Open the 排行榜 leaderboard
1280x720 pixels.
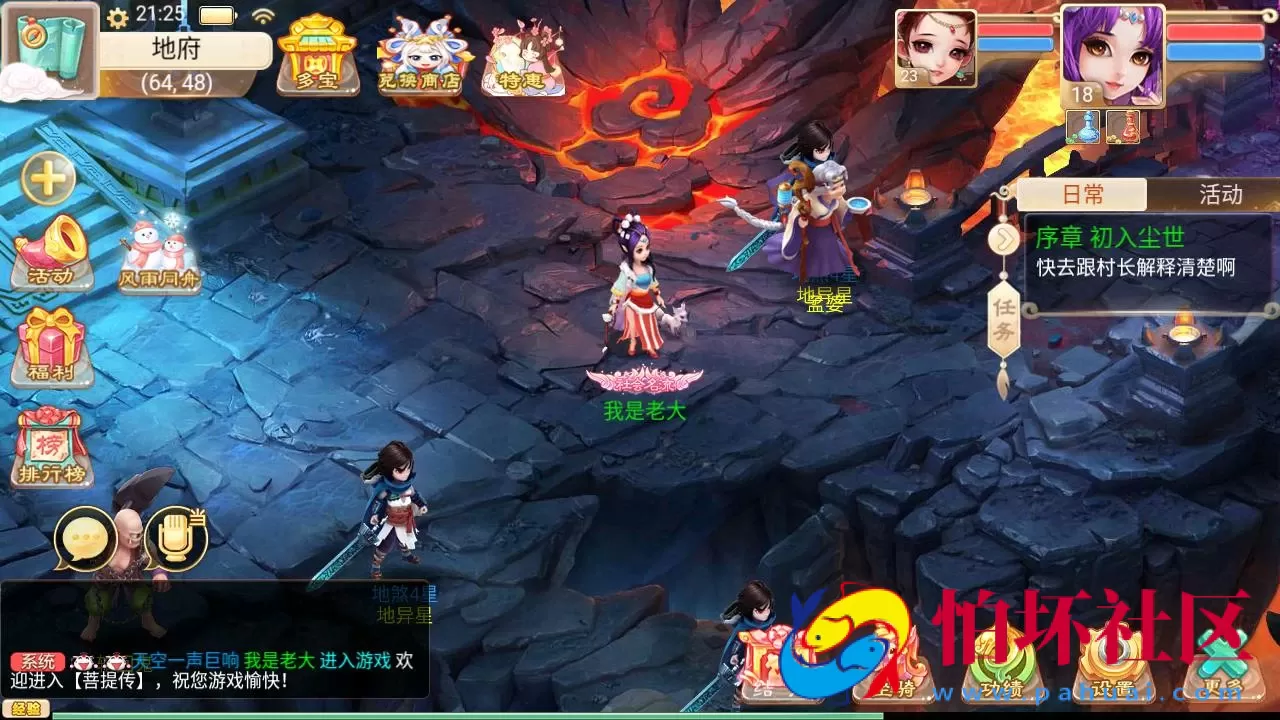(x=52, y=448)
